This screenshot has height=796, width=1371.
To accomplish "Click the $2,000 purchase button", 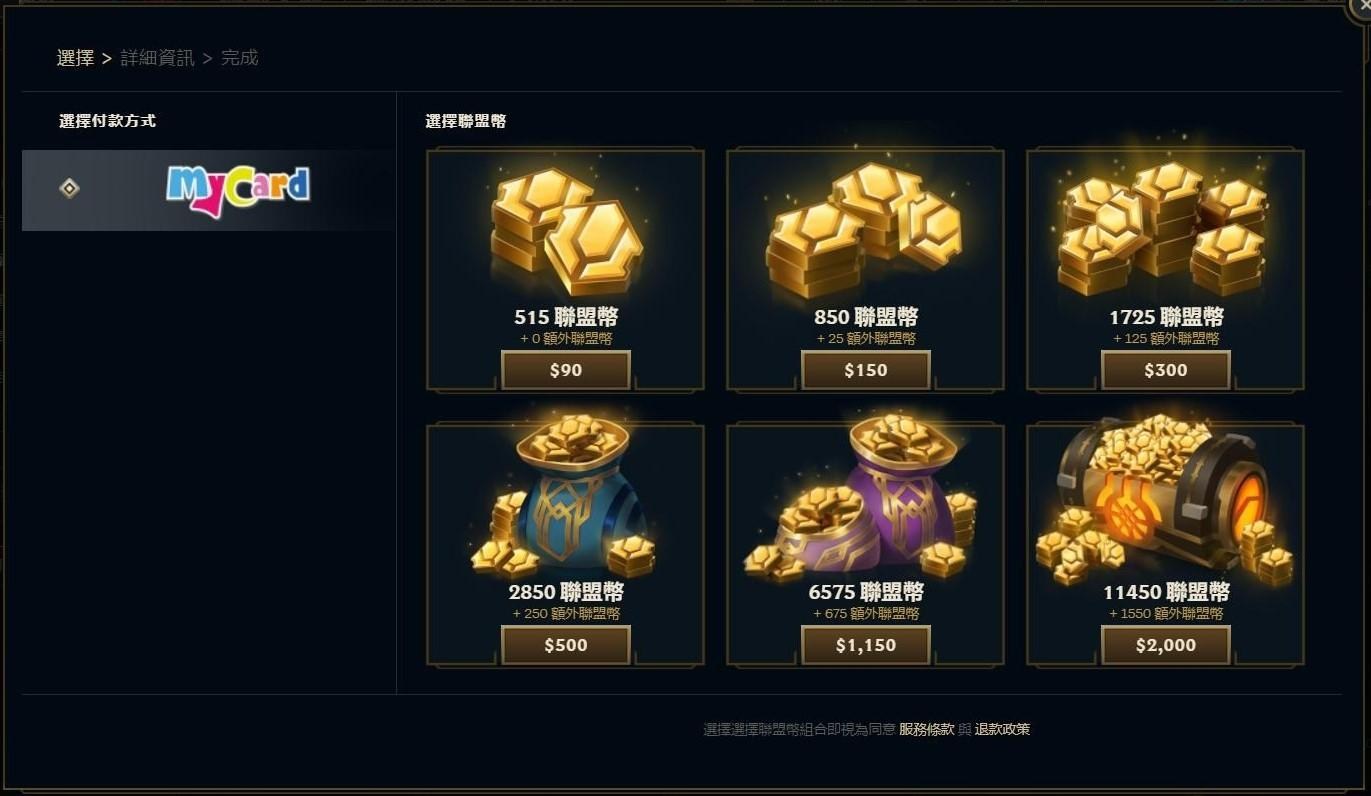I will pos(1165,645).
